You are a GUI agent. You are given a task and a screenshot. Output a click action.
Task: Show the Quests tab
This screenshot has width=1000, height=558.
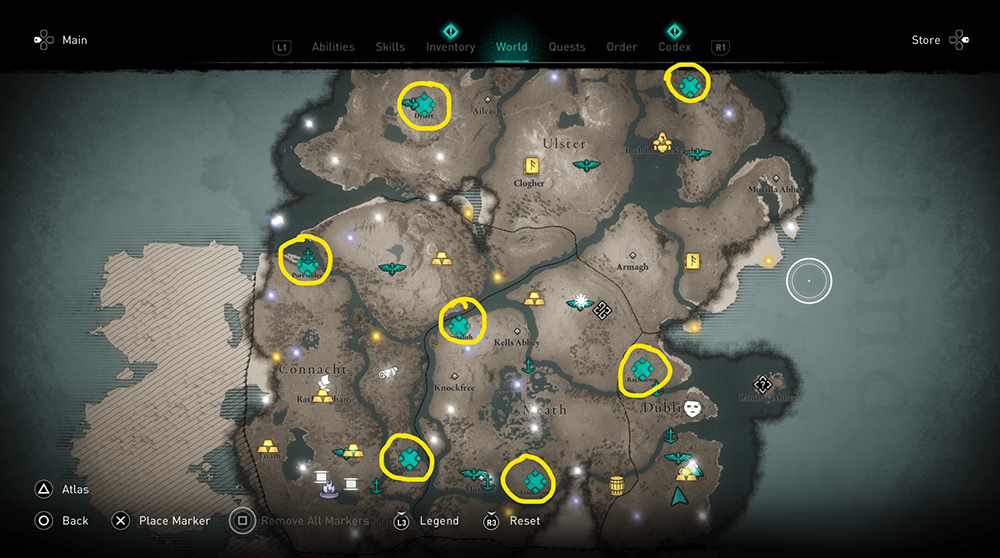pos(567,47)
